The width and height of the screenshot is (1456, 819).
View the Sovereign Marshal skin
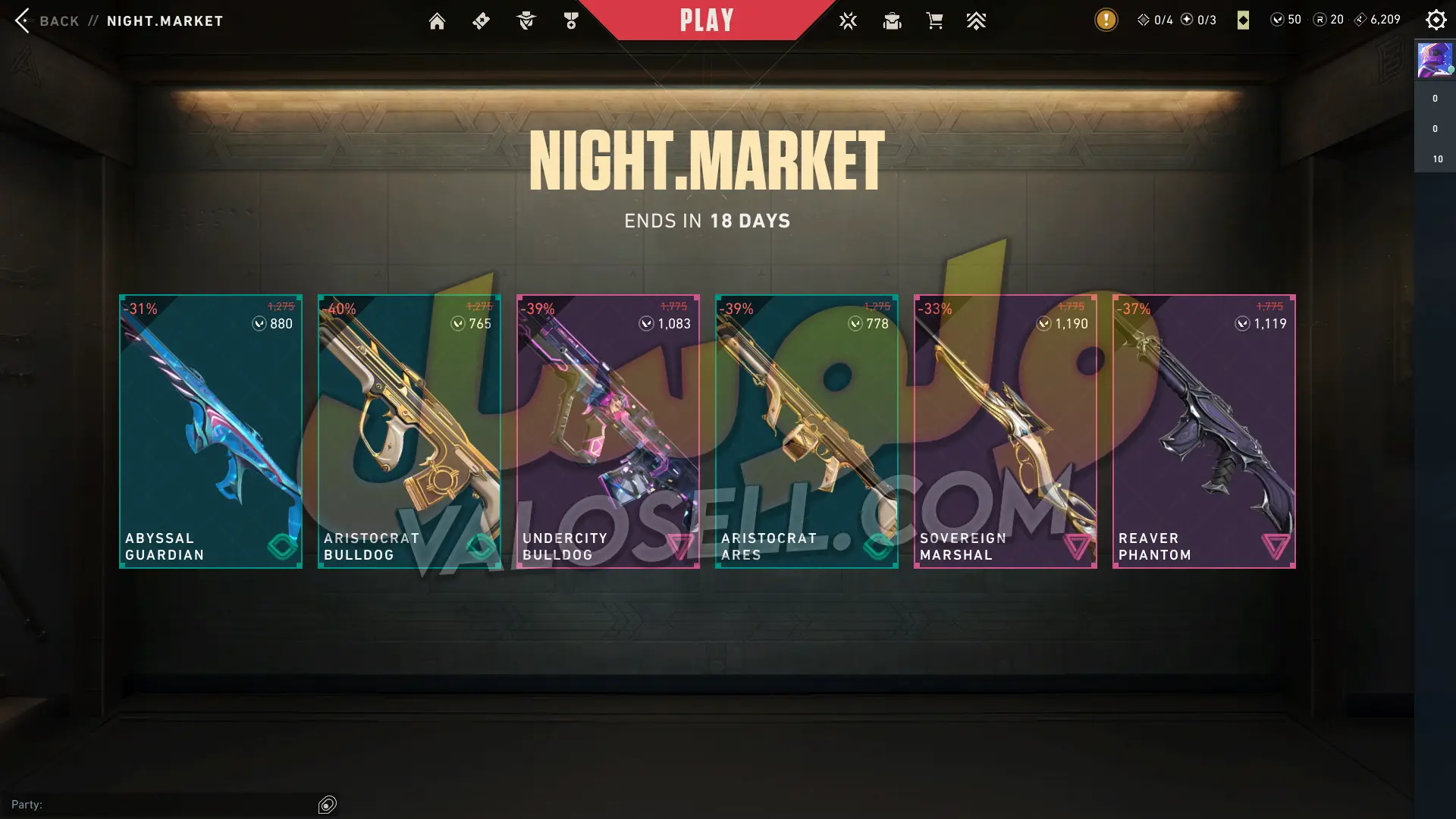[x=1006, y=431]
